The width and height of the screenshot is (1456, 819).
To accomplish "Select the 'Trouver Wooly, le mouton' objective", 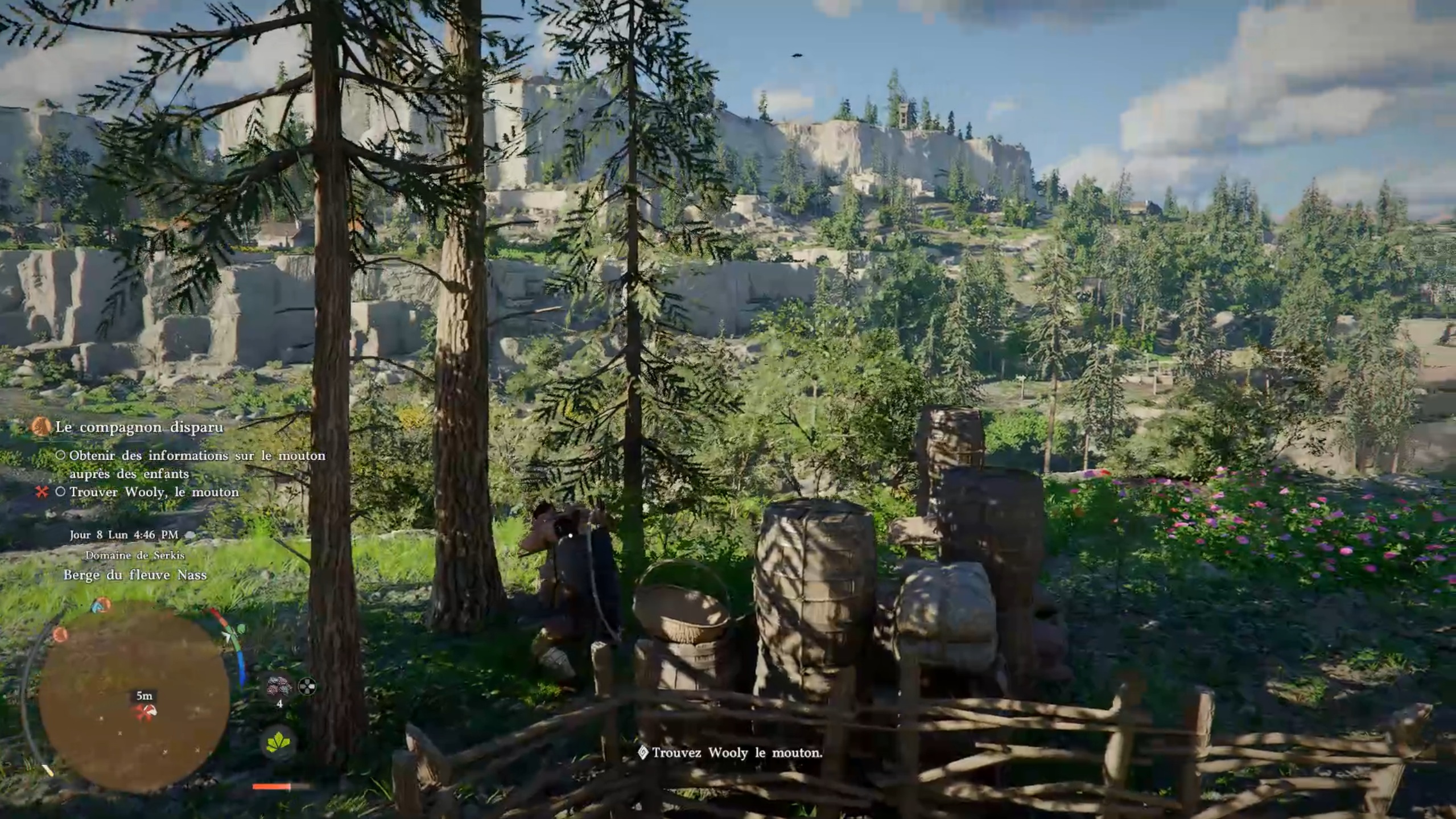I will [154, 492].
